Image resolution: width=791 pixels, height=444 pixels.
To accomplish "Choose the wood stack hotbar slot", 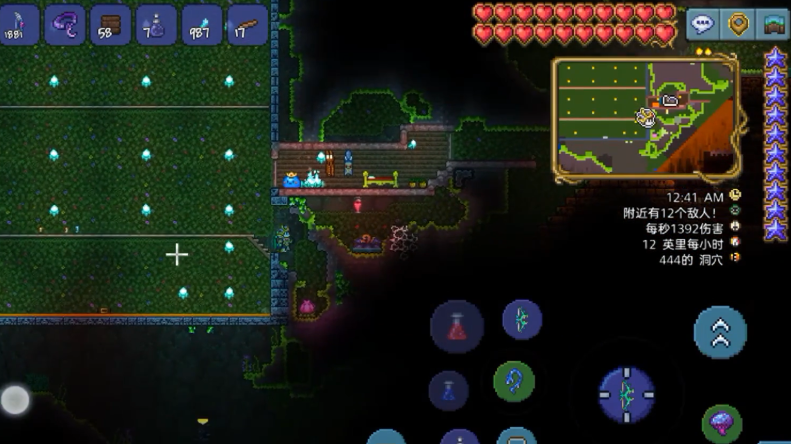I will (110, 25).
